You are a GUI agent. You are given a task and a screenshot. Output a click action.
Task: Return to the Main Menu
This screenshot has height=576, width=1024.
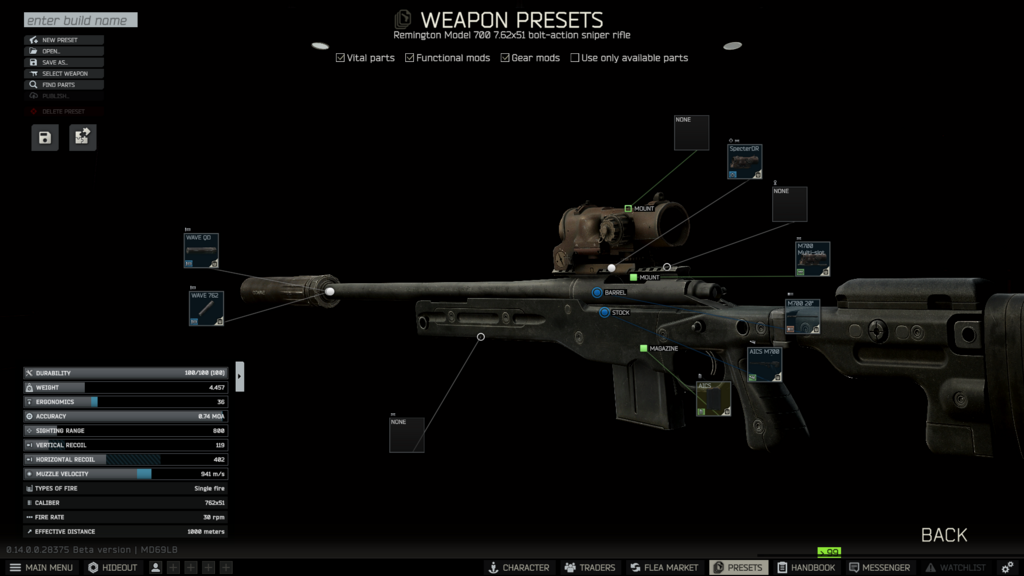coord(41,567)
